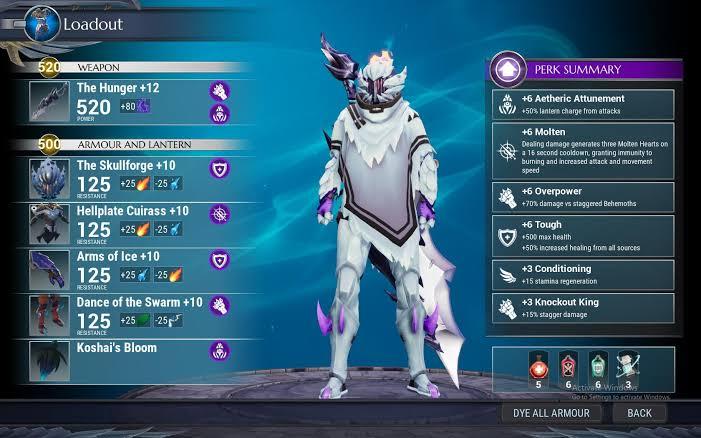Select The Hunger +12 weapon slot
The width and height of the screenshot is (701, 438).
tap(120, 102)
